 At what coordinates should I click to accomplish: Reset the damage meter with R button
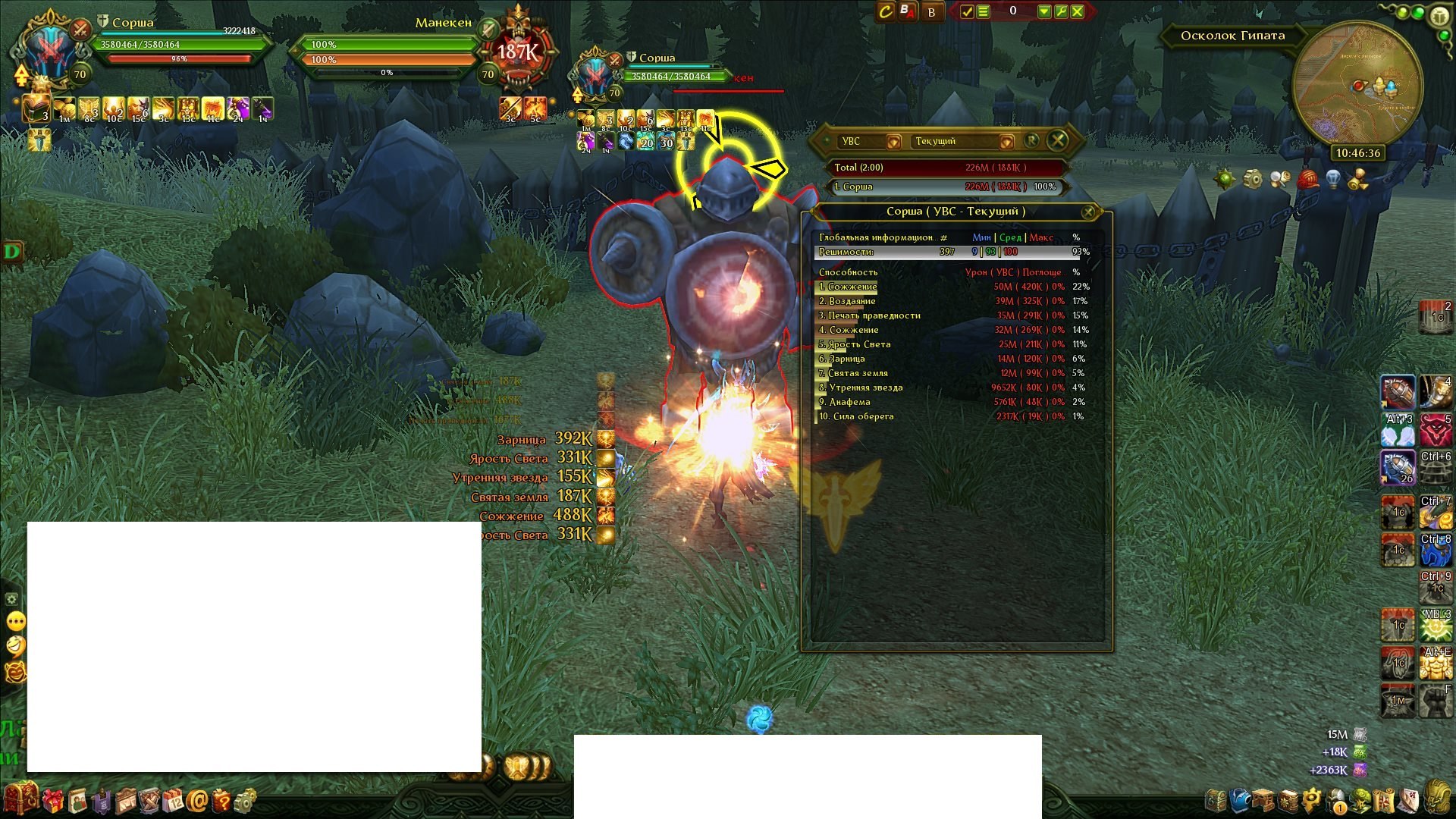pos(1031,140)
